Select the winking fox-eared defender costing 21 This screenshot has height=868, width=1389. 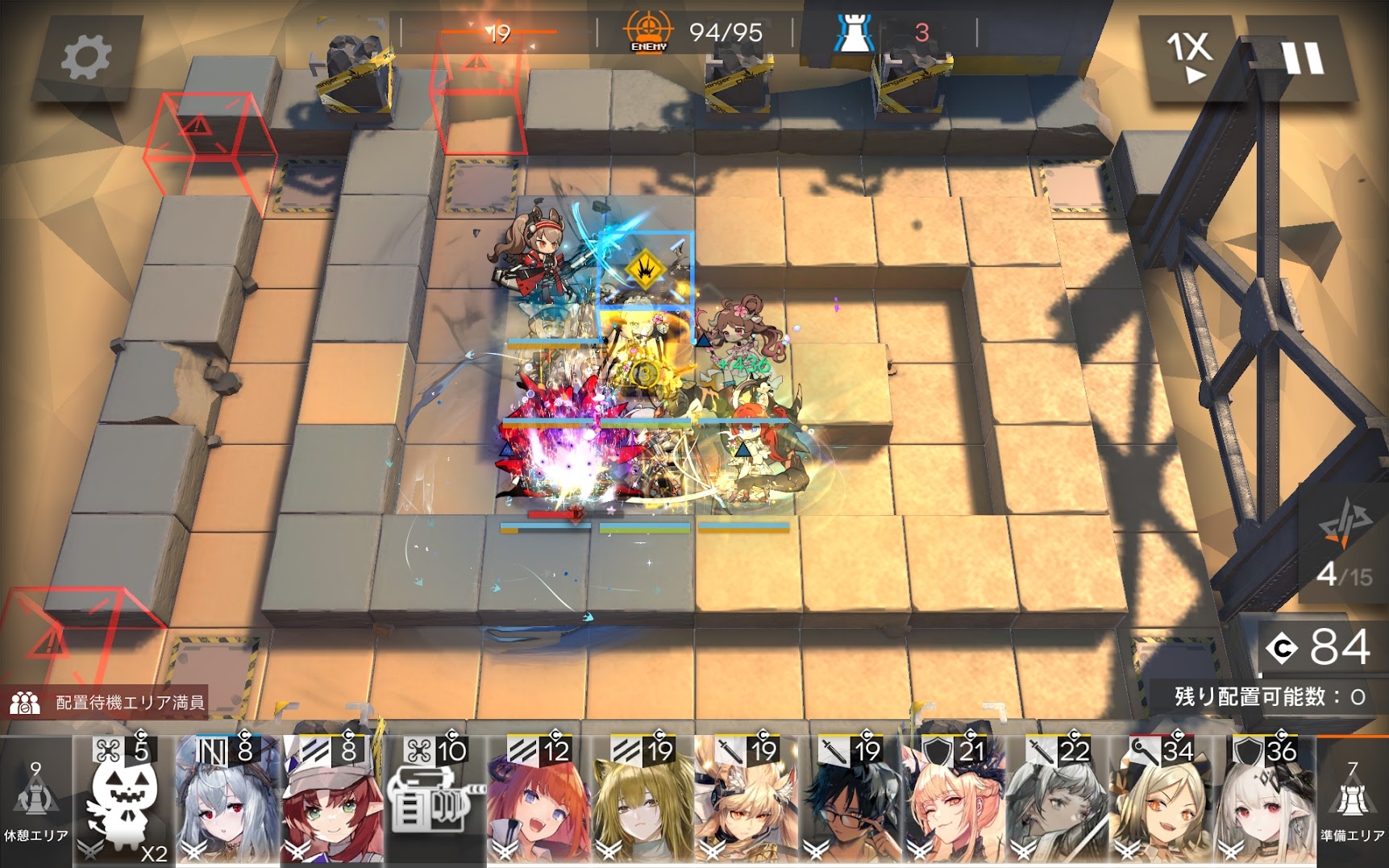[954, 802]
